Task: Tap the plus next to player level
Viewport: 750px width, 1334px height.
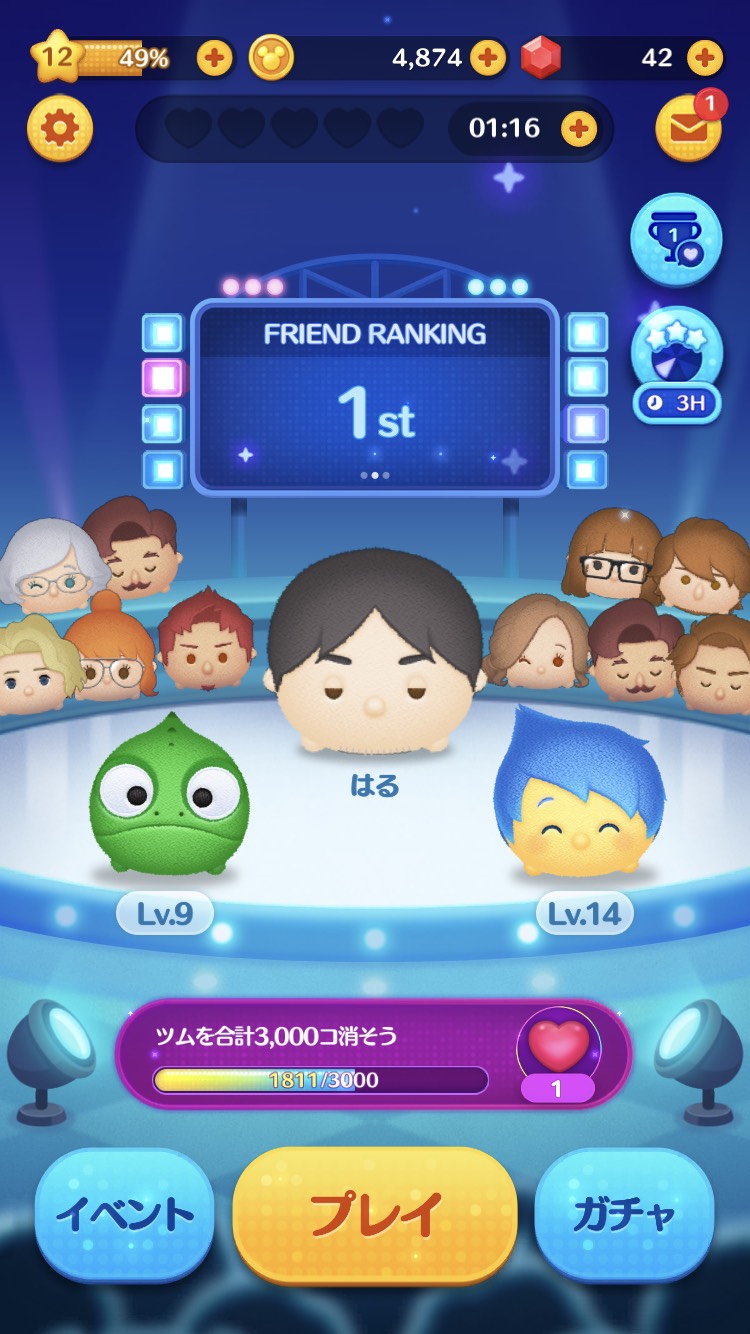Action: (x=215, y=58)
